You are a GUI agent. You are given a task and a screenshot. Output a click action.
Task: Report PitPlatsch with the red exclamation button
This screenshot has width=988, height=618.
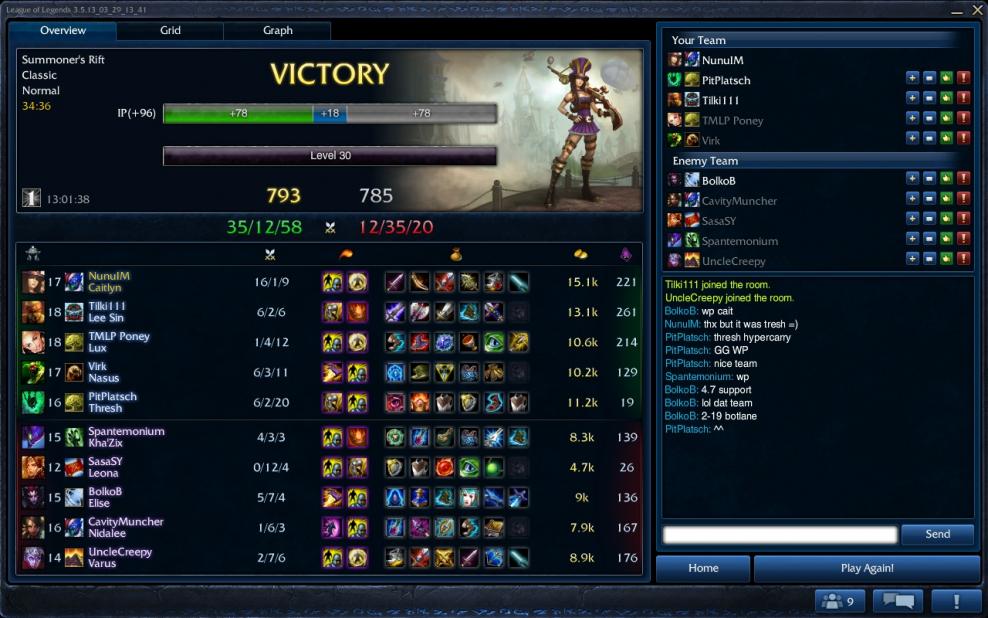coord(964,79)
